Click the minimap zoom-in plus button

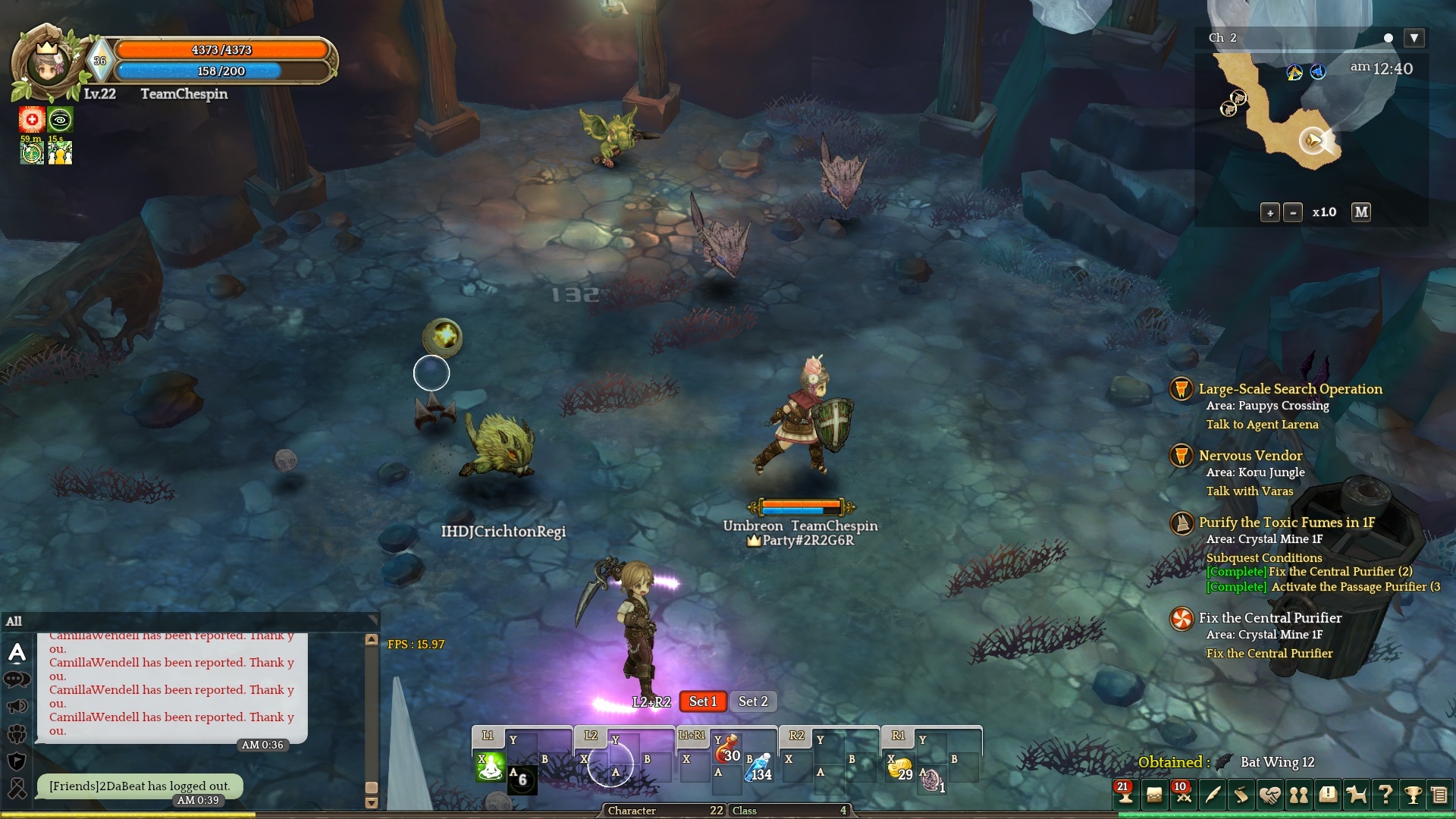pos(1270,213)
